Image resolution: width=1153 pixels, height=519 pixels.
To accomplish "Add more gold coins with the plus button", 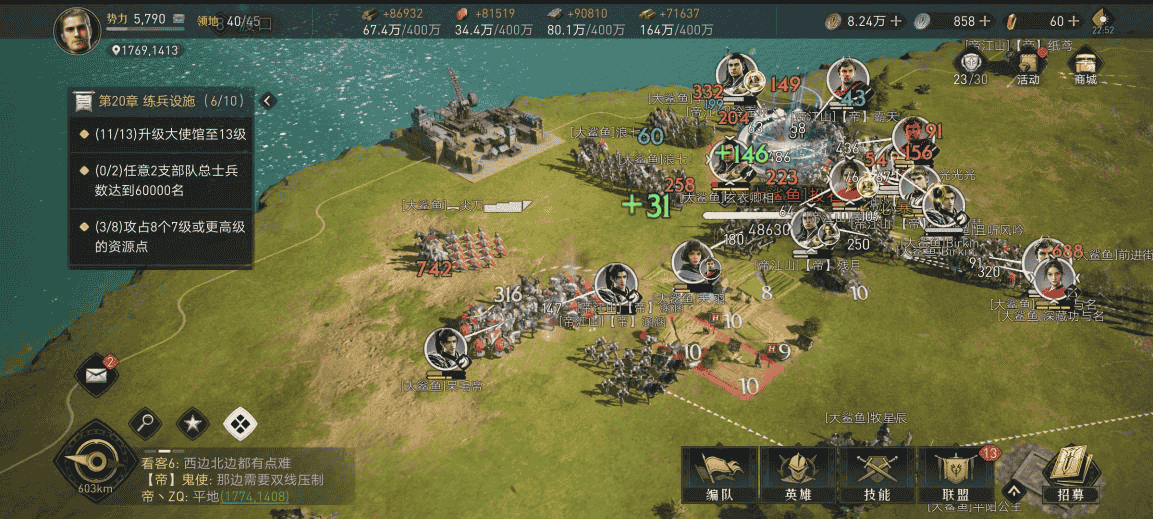I will 895,20.
